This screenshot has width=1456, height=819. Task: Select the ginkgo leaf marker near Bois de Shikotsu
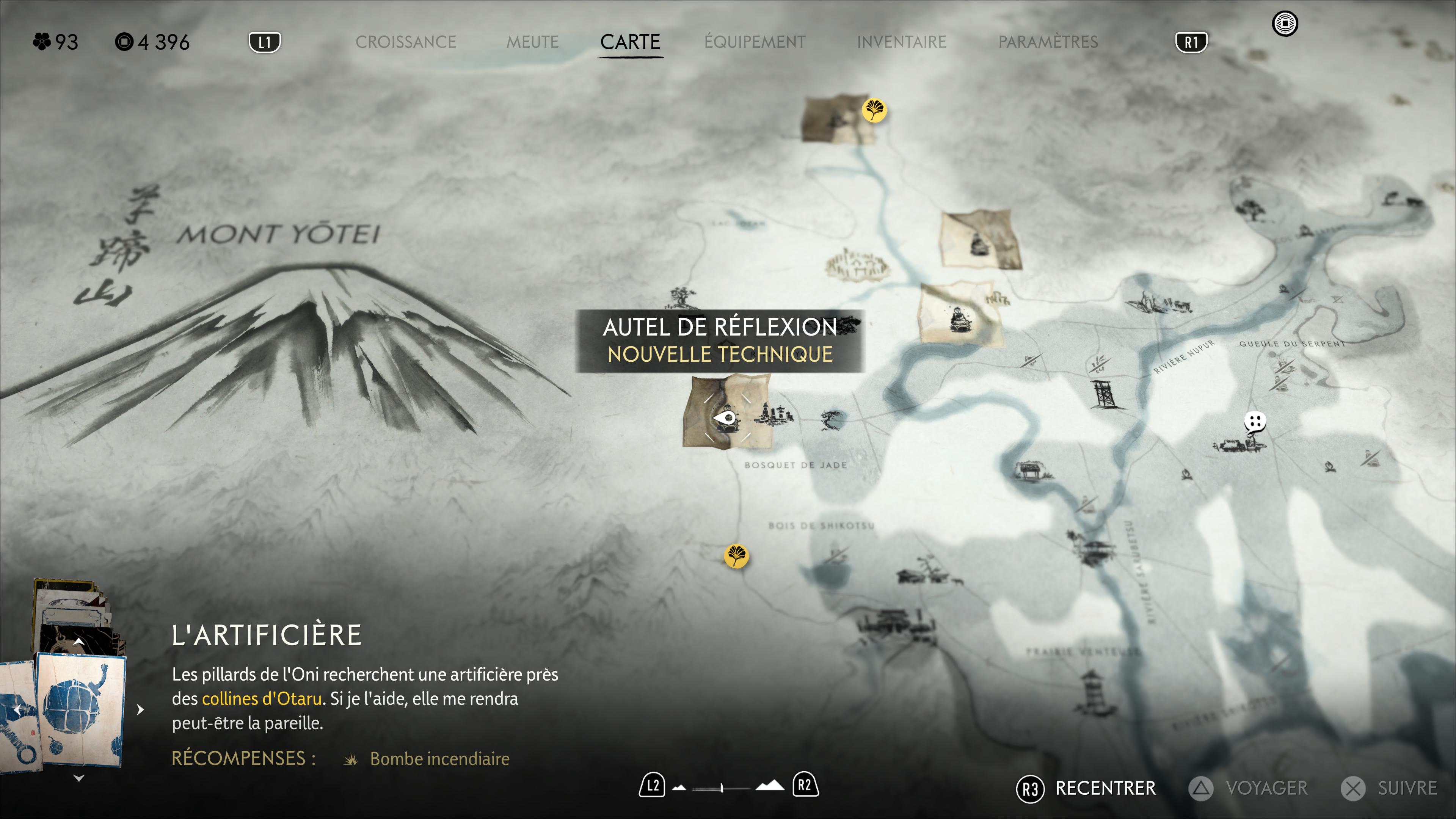click(736, 555)
